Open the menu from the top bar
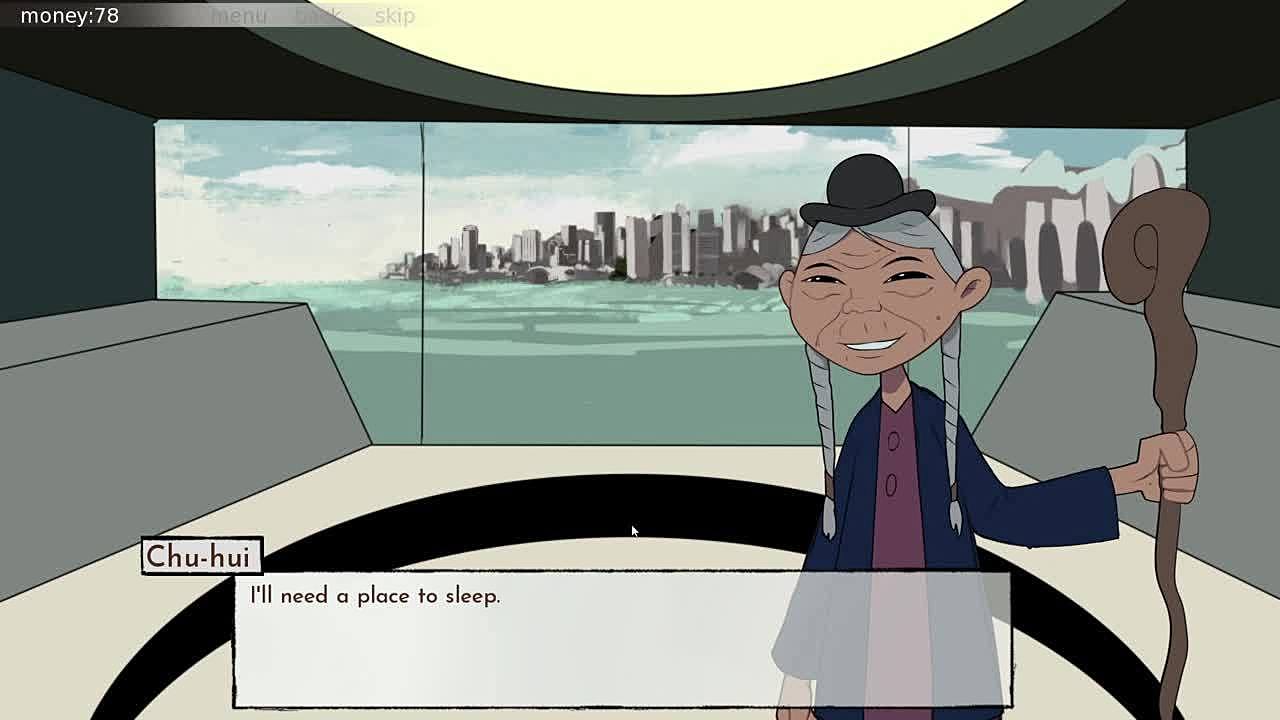This screenshot has height=720, width=1280. [239, 16]
